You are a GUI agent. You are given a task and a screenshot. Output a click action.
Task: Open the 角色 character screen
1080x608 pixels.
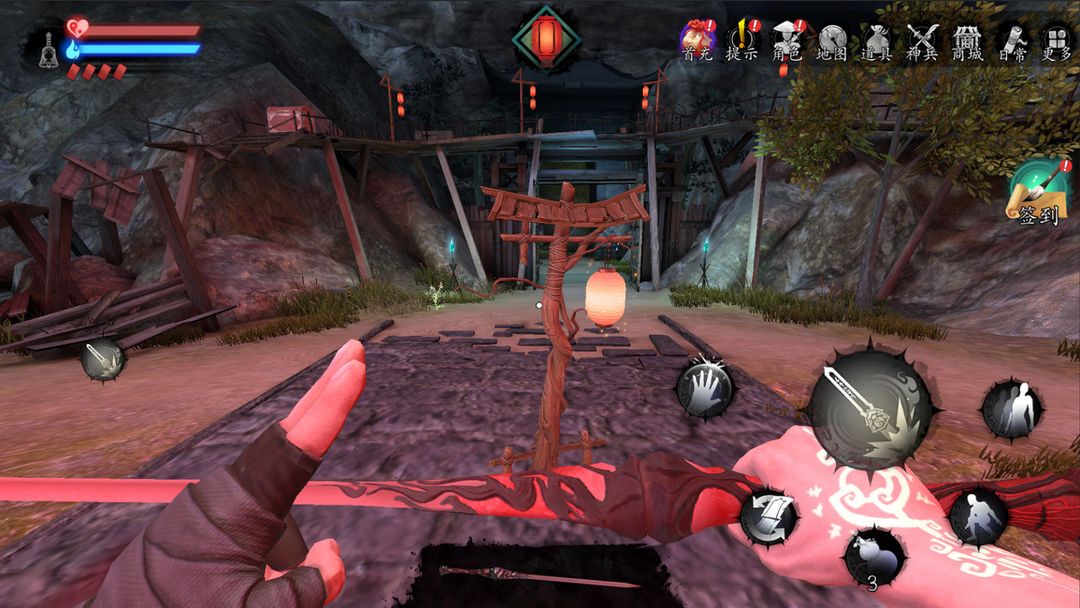point(787,41)
